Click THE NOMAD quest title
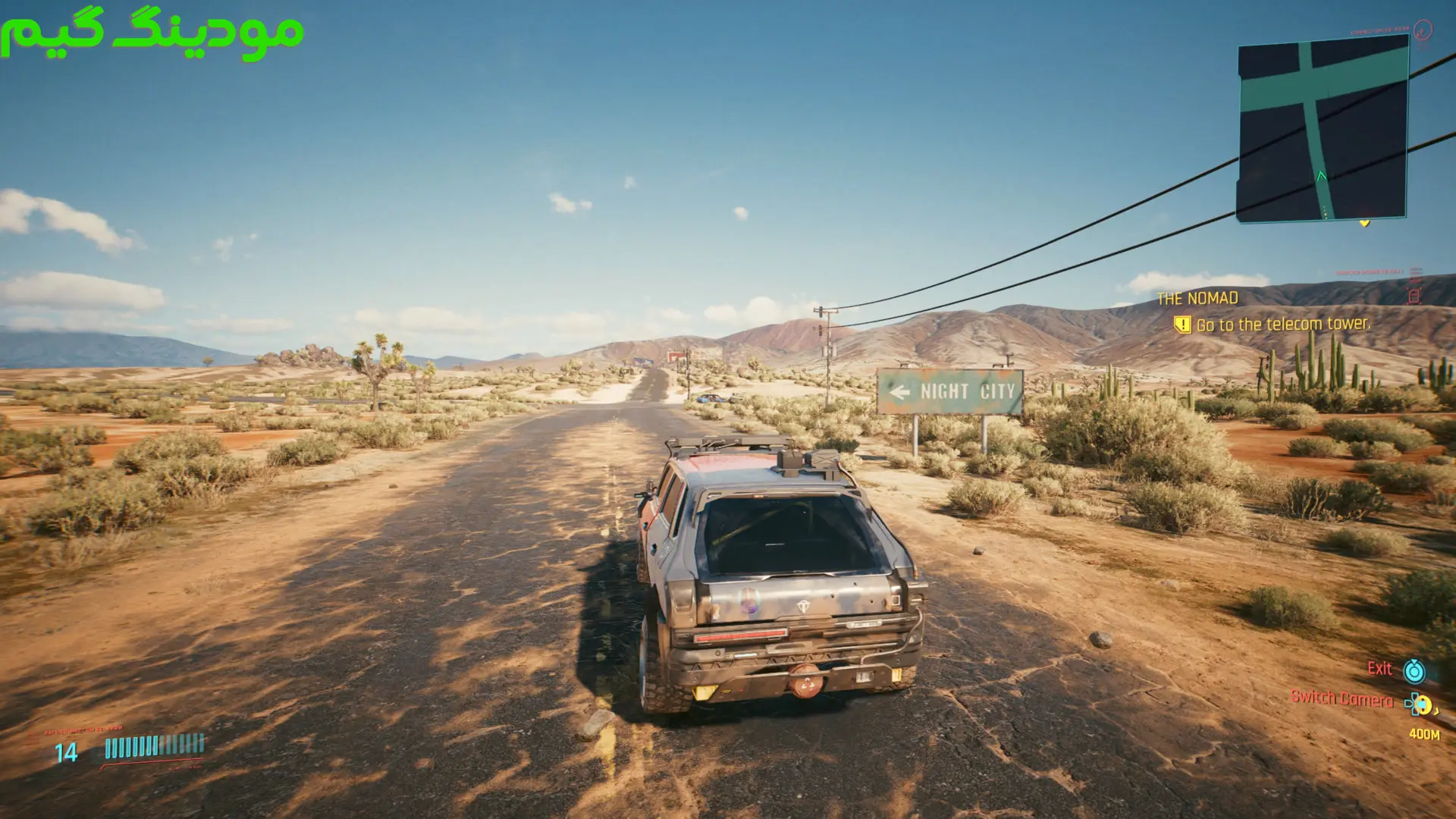Image resolution: width=1456 pixels, height=819 pixels. click(x=1197, y=299)
